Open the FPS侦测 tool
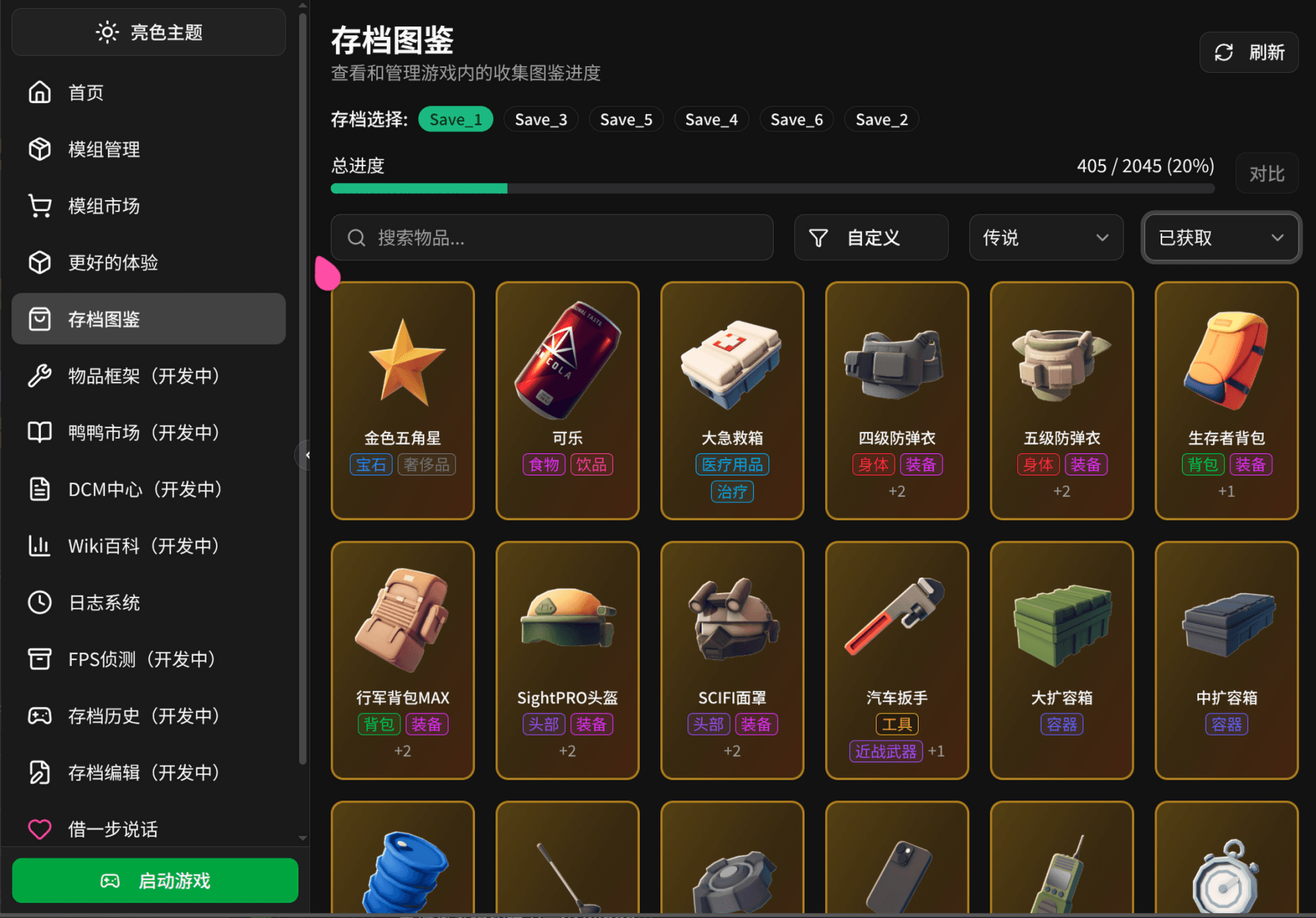 click(136, 659)
